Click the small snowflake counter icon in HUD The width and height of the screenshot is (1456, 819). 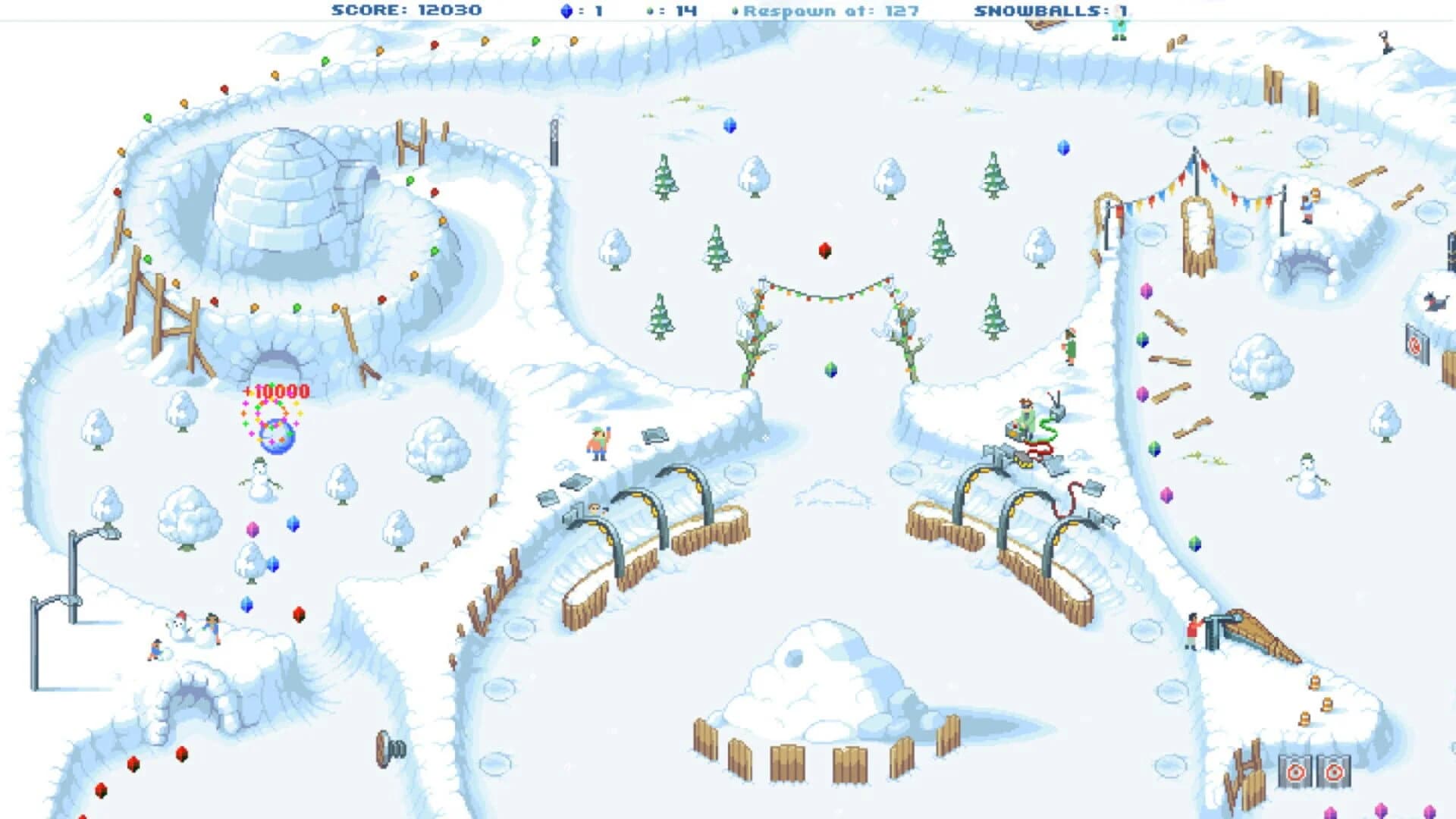[649, 11]
